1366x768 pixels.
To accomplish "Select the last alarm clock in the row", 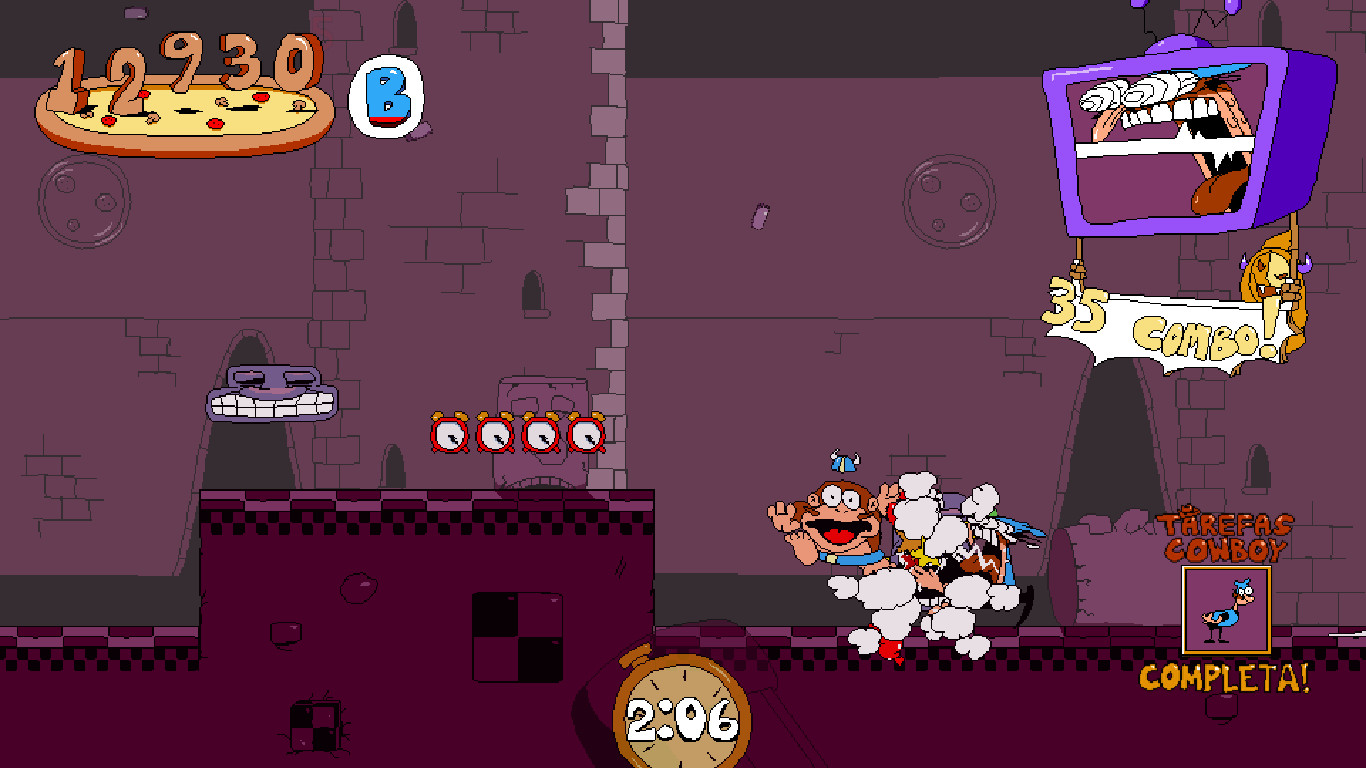I will pyautogui.click(x=586, y=432).
